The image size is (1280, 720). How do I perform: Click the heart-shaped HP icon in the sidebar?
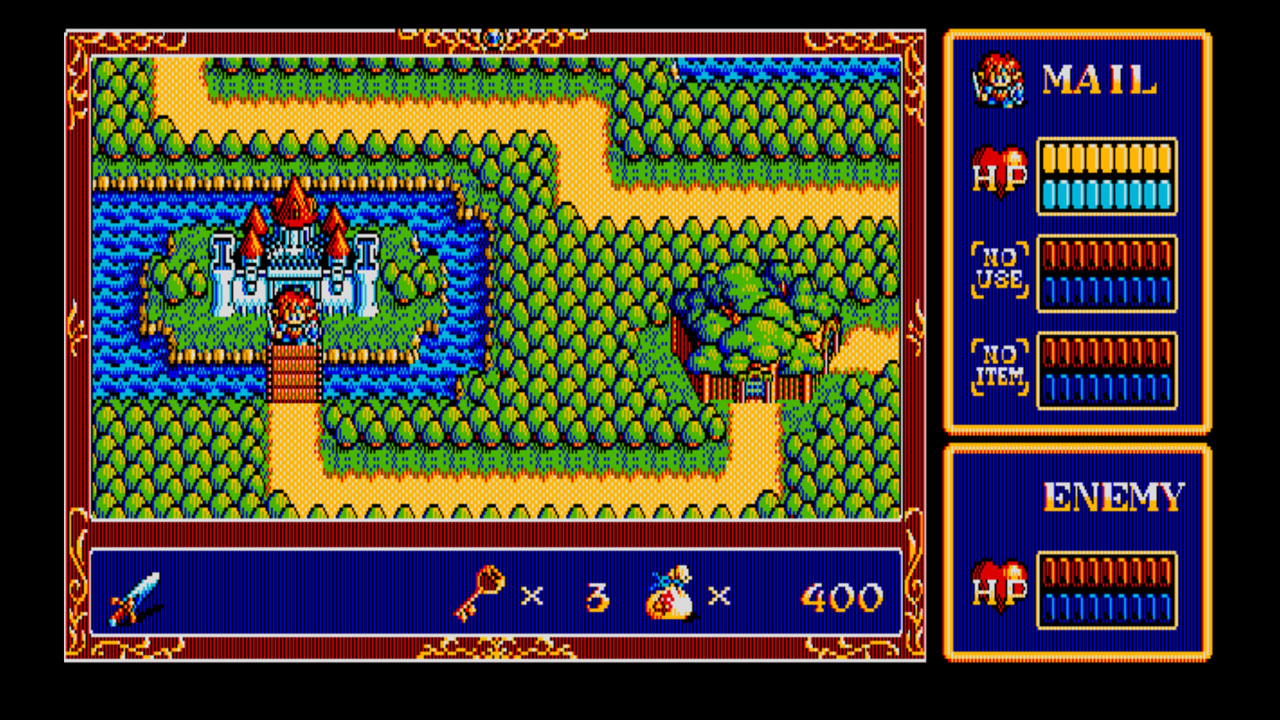(x=999, y=172)
